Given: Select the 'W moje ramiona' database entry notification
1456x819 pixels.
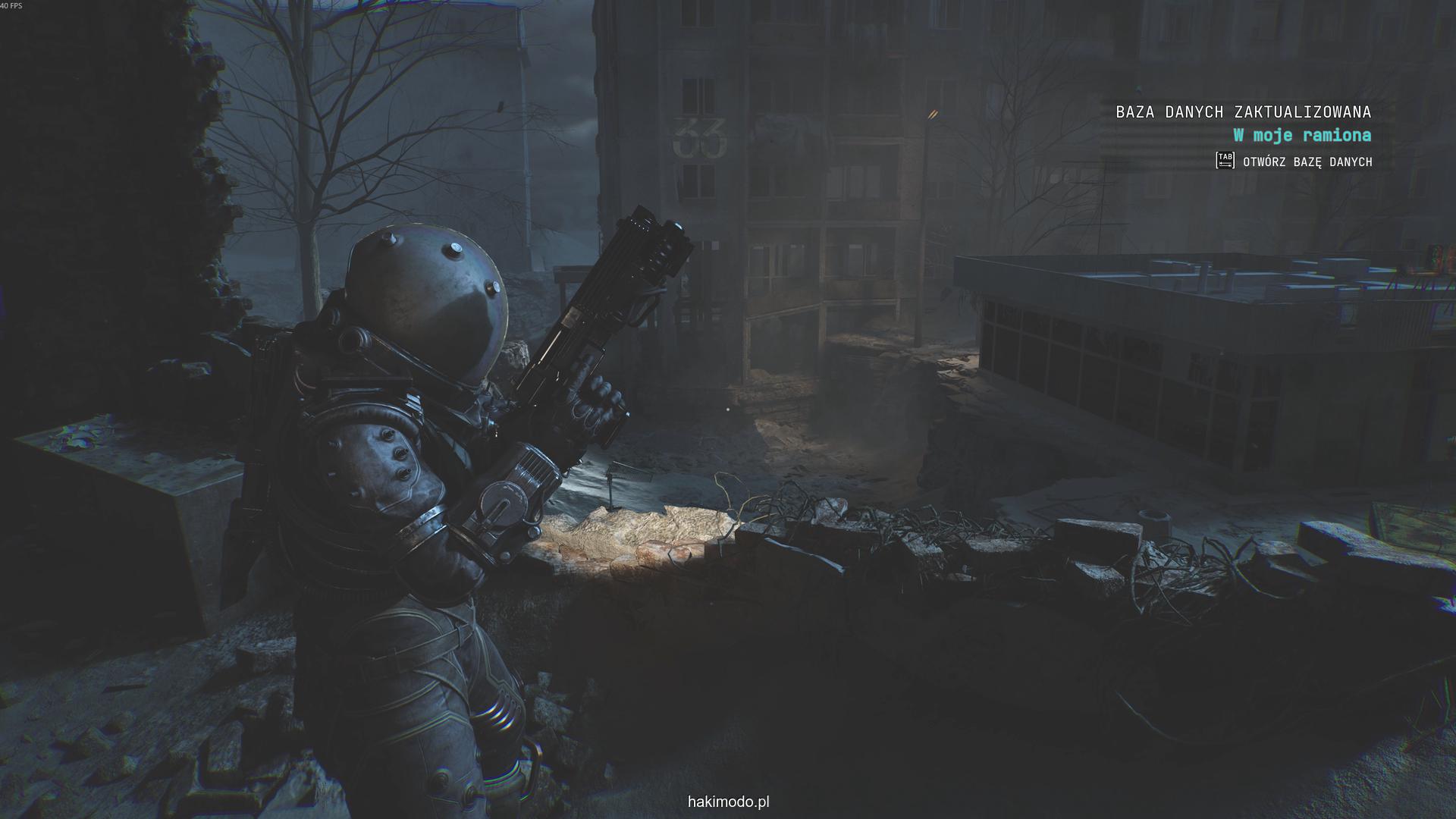Looking at the screenshot, I should coord(1302,136).
